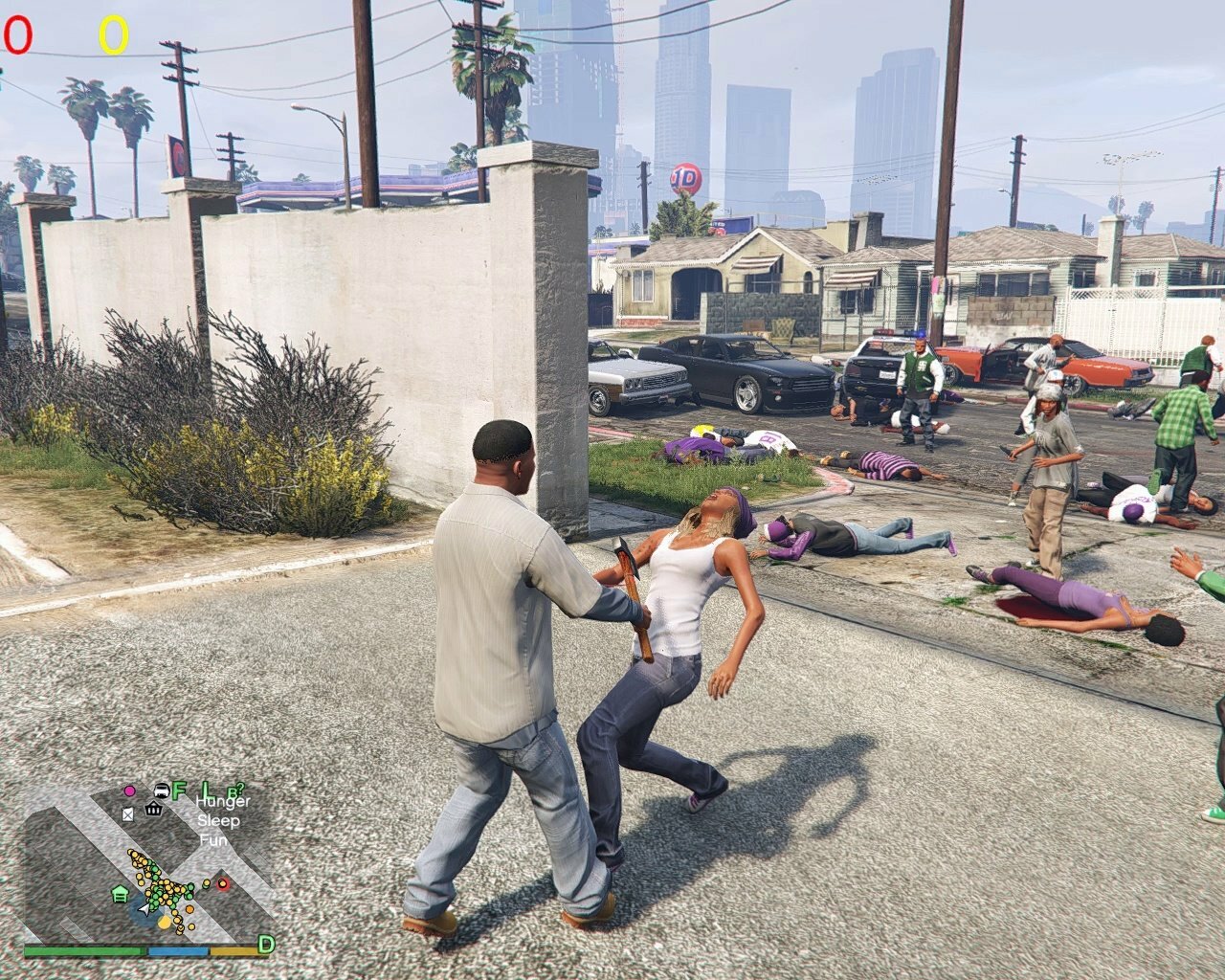Click the orange dot blip on the minimap
Image resolution: width=1225 pixels, height=980 pixels.
coord(189,907)
